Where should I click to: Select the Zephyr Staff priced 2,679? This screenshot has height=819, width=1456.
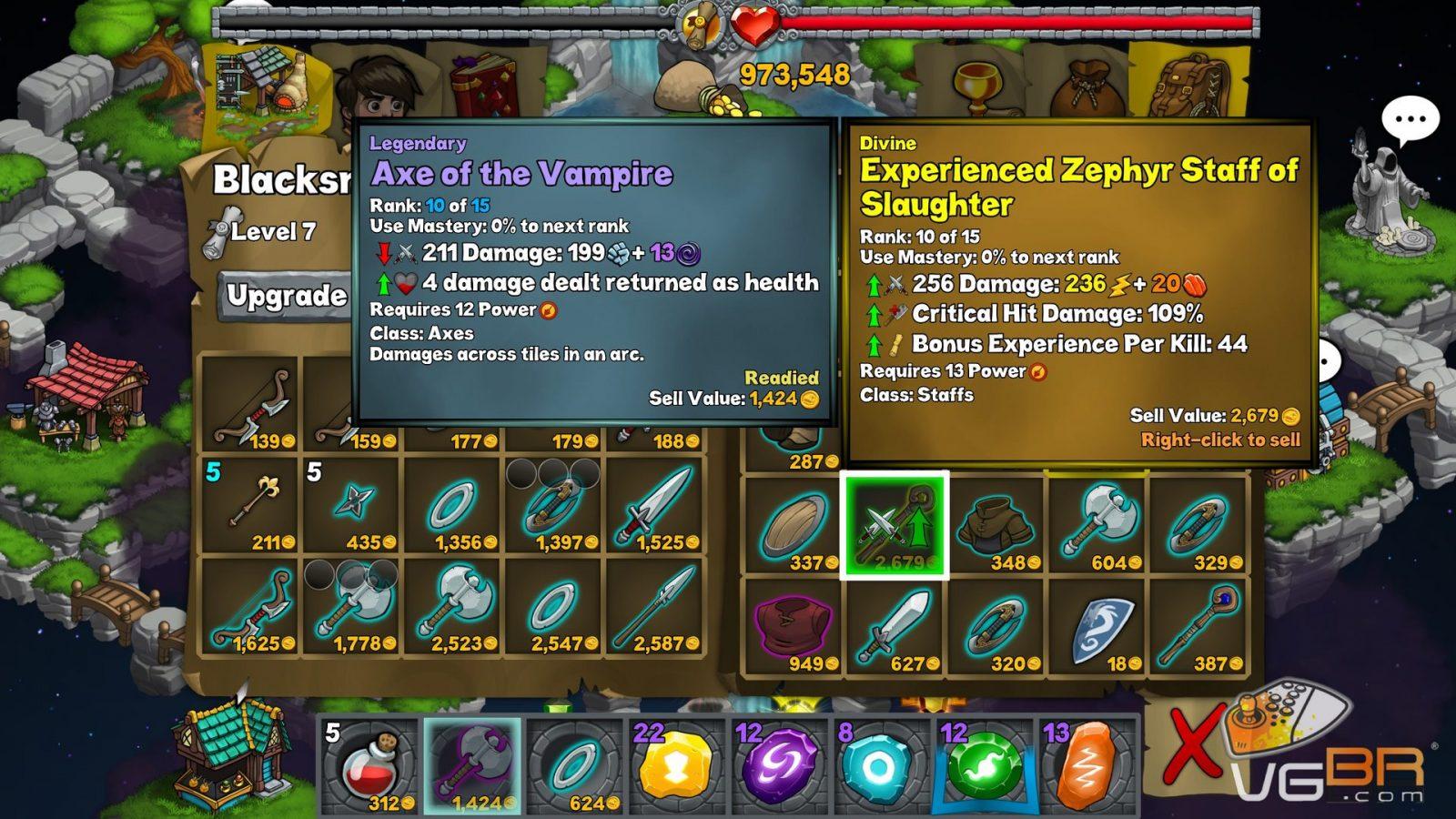click(895, 525)
